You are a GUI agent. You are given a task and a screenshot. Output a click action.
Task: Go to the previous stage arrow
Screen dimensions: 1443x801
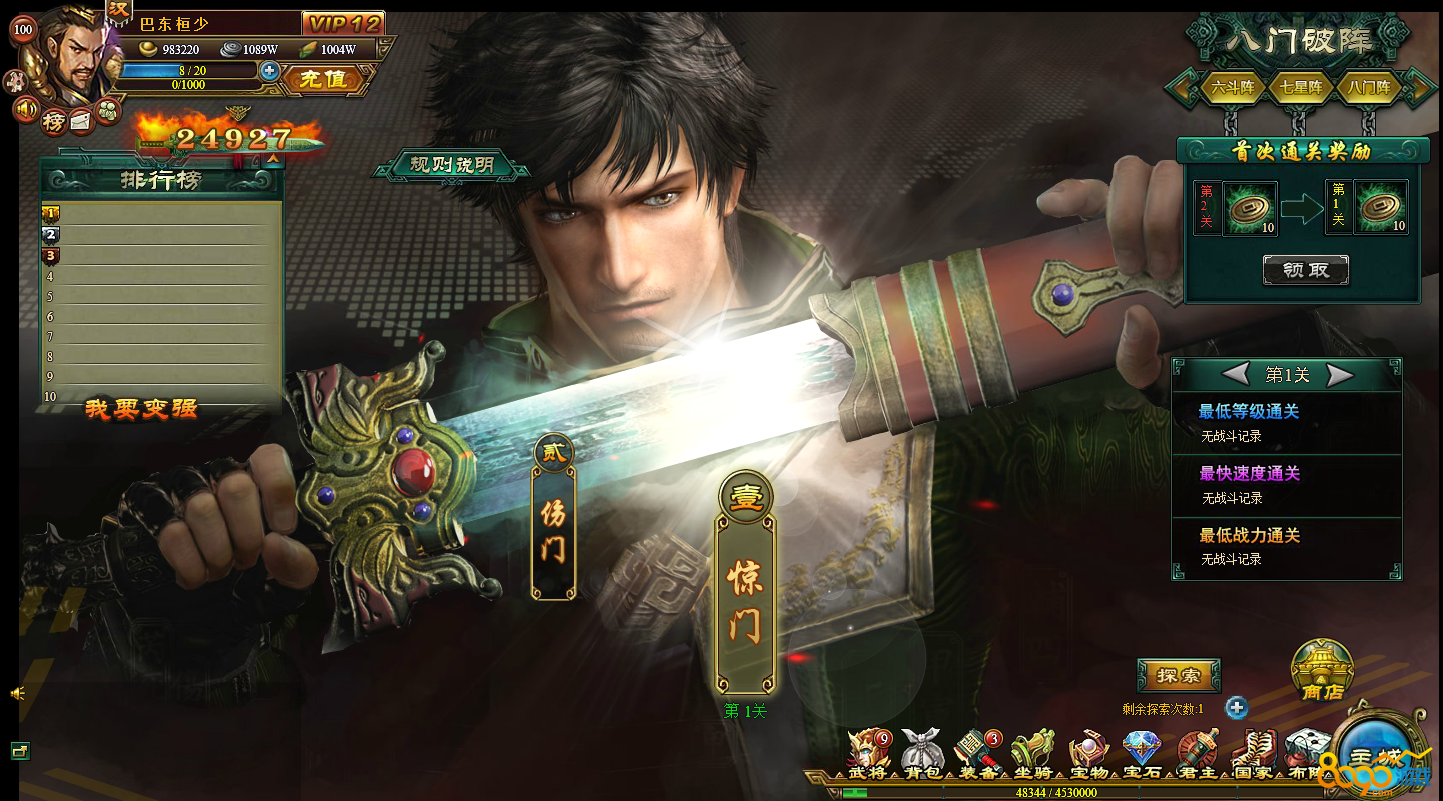(1236, 375)
